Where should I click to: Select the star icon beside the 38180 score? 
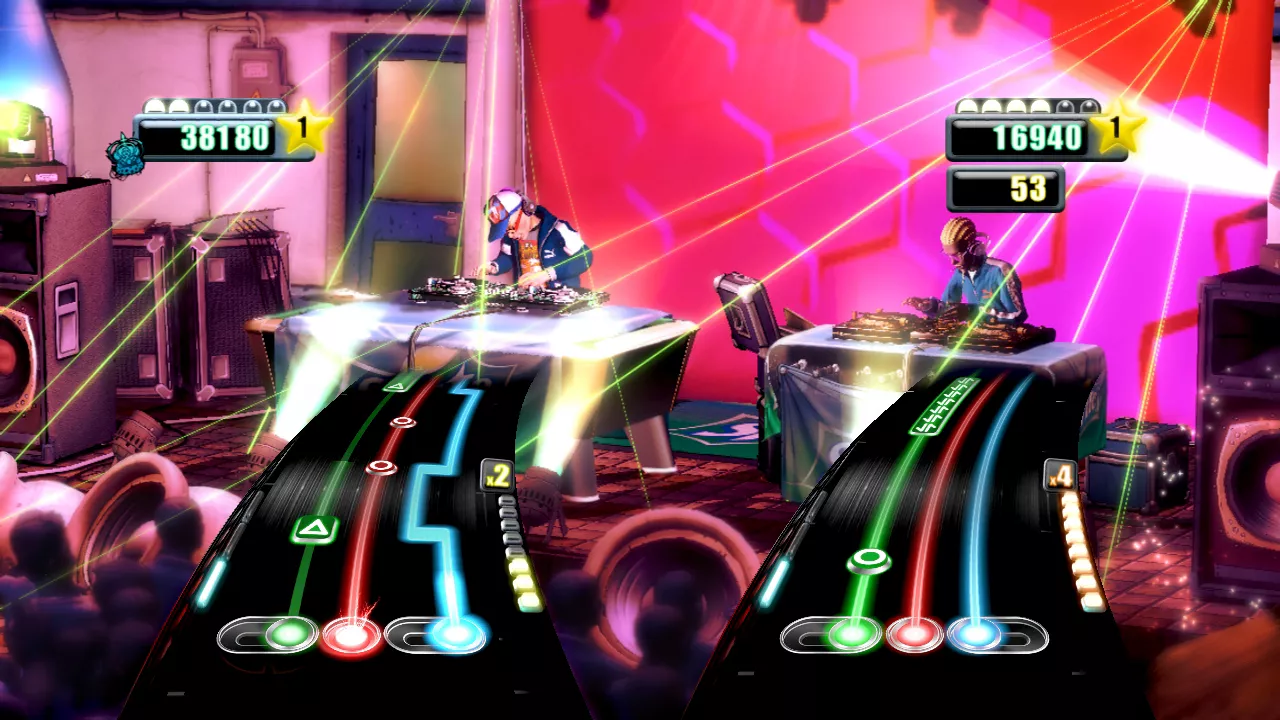pyautogui.click(x=304, y=131)
